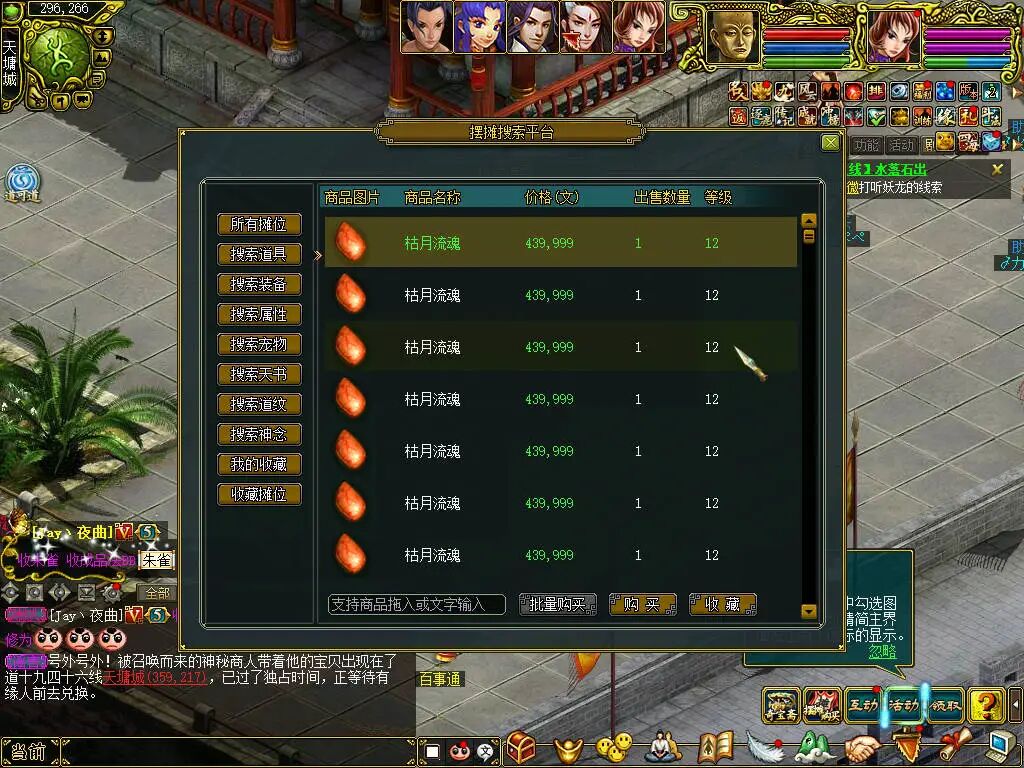The height and width of the screenshot is (768, 1024).
Task: Click the 购买 buy button
Action: tap(642, 604)
